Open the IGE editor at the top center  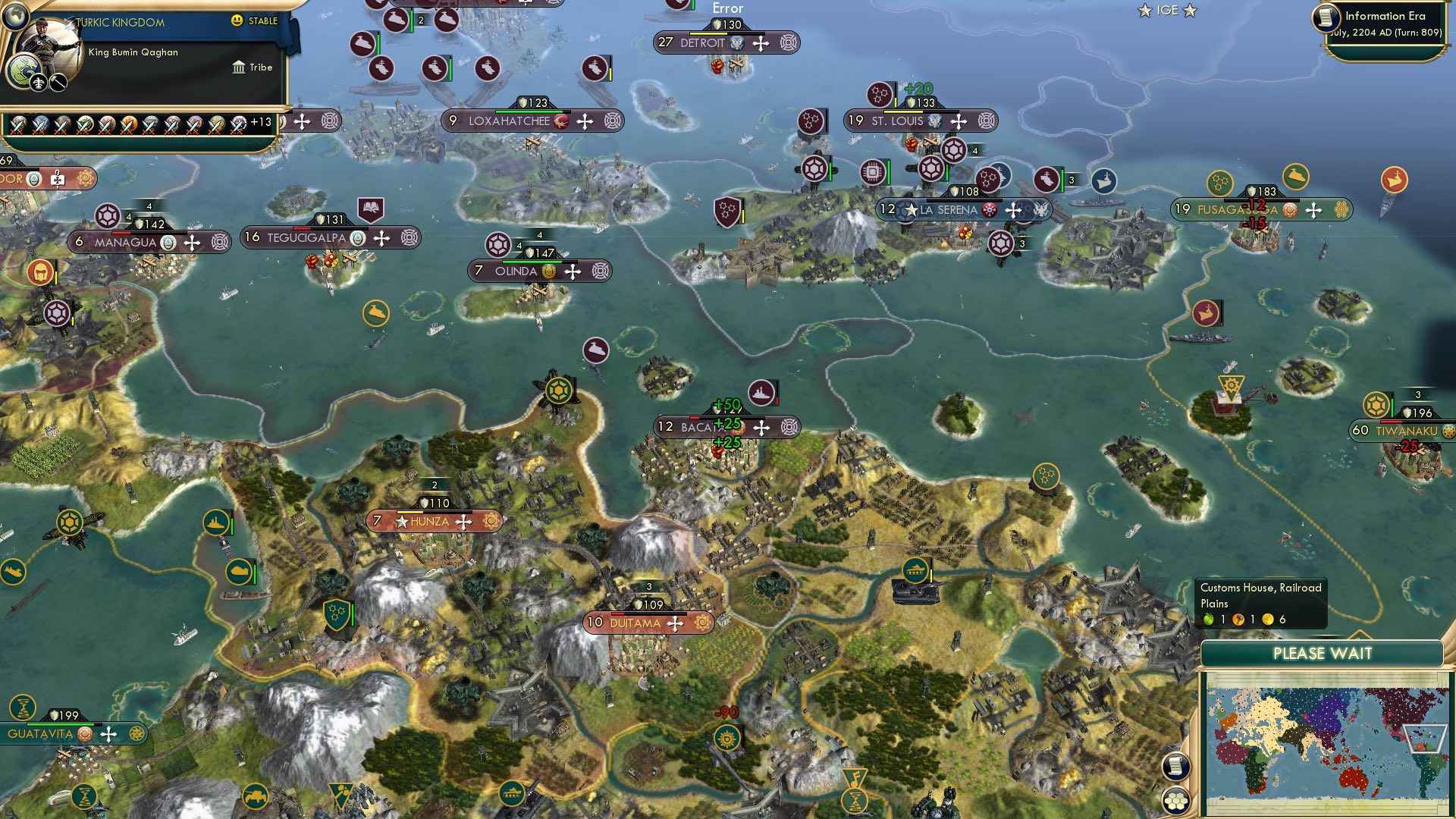pos(1166,10)
